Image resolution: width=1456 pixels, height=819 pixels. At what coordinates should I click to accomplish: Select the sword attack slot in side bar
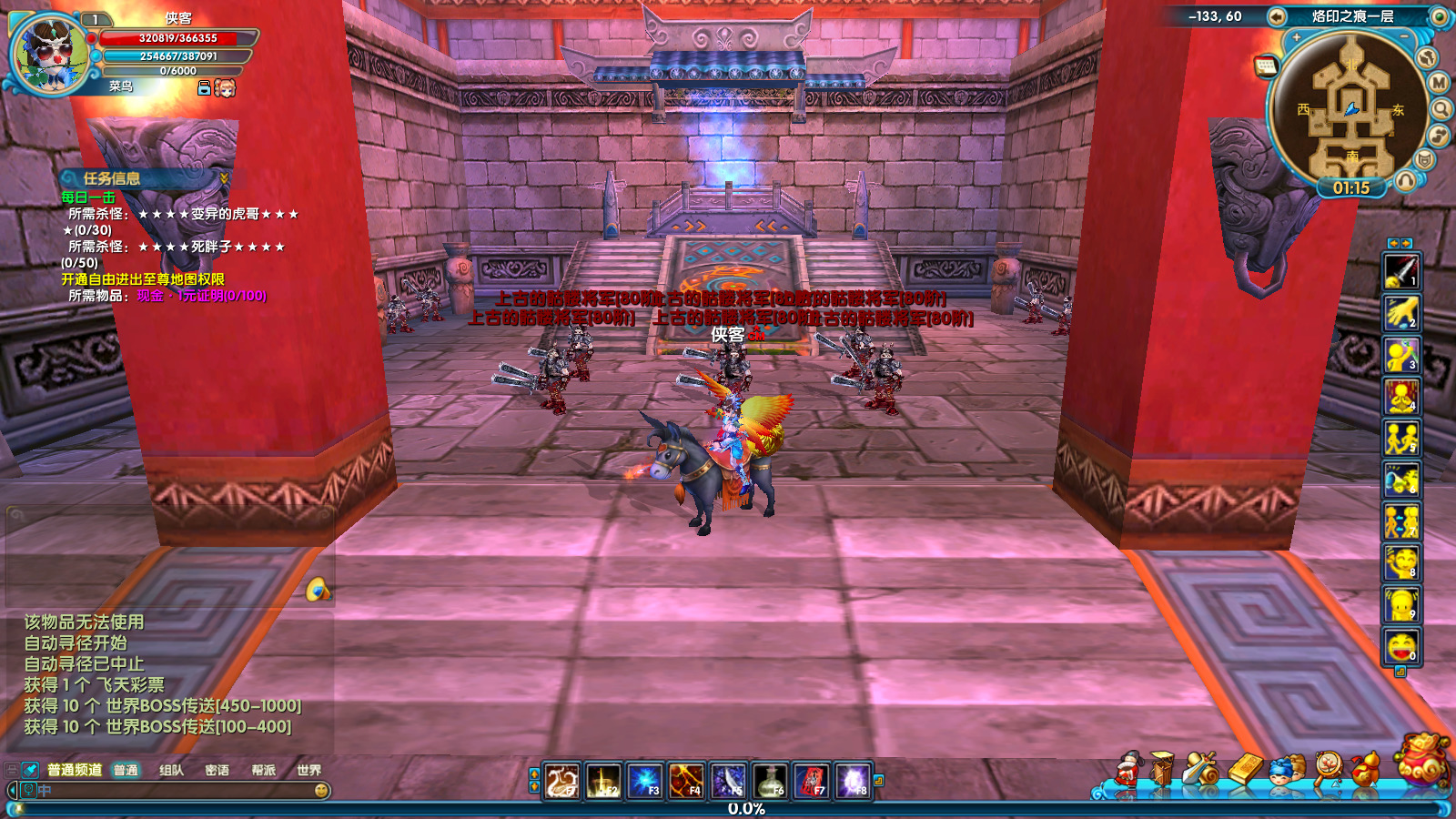point(1401,272)
